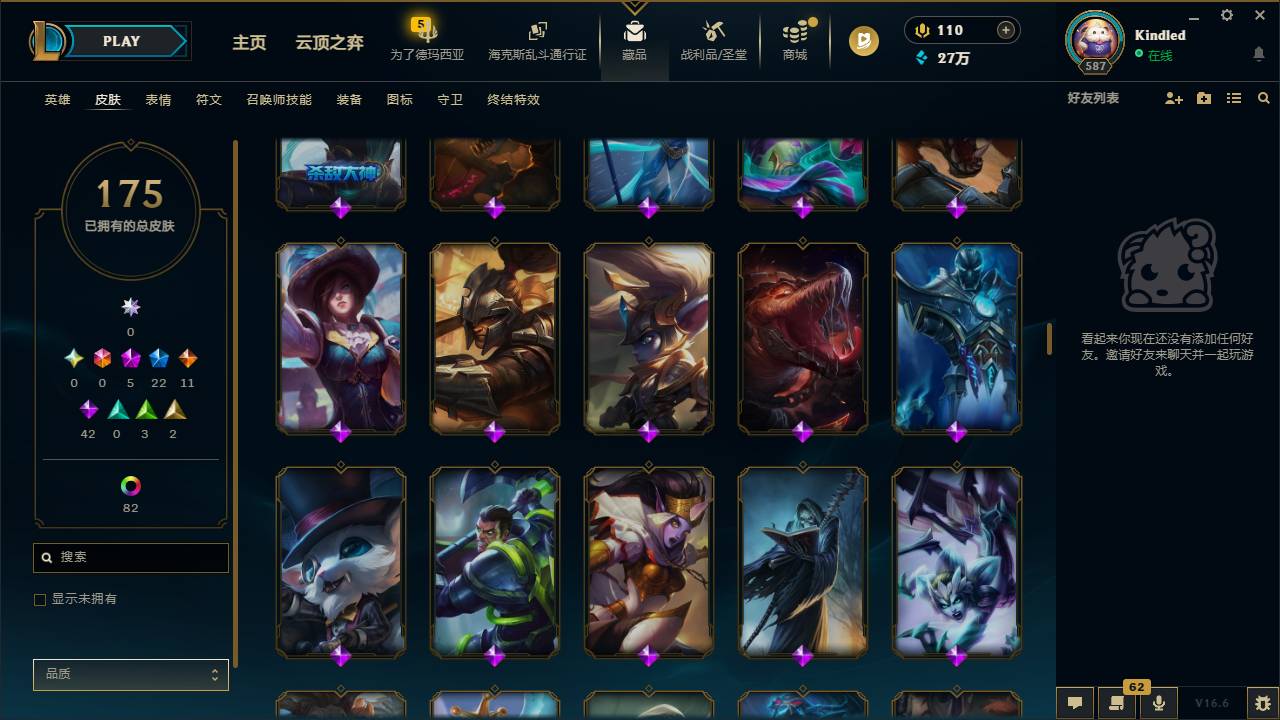Open the 海克斯乱斗通行证 pass
The image size is (1280, 720).
coord(537,42)
